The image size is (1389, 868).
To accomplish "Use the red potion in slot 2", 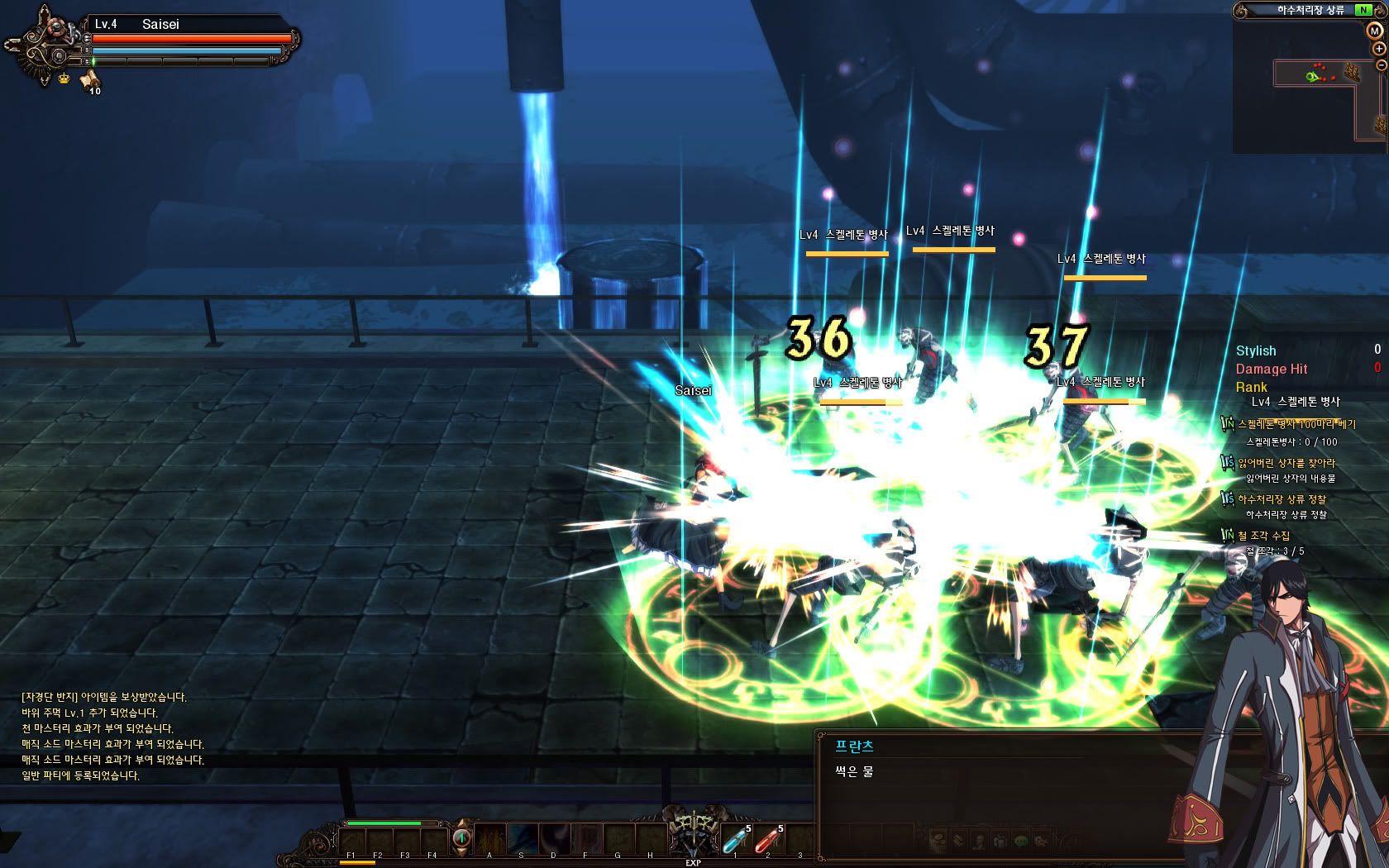I will [767, 840].
